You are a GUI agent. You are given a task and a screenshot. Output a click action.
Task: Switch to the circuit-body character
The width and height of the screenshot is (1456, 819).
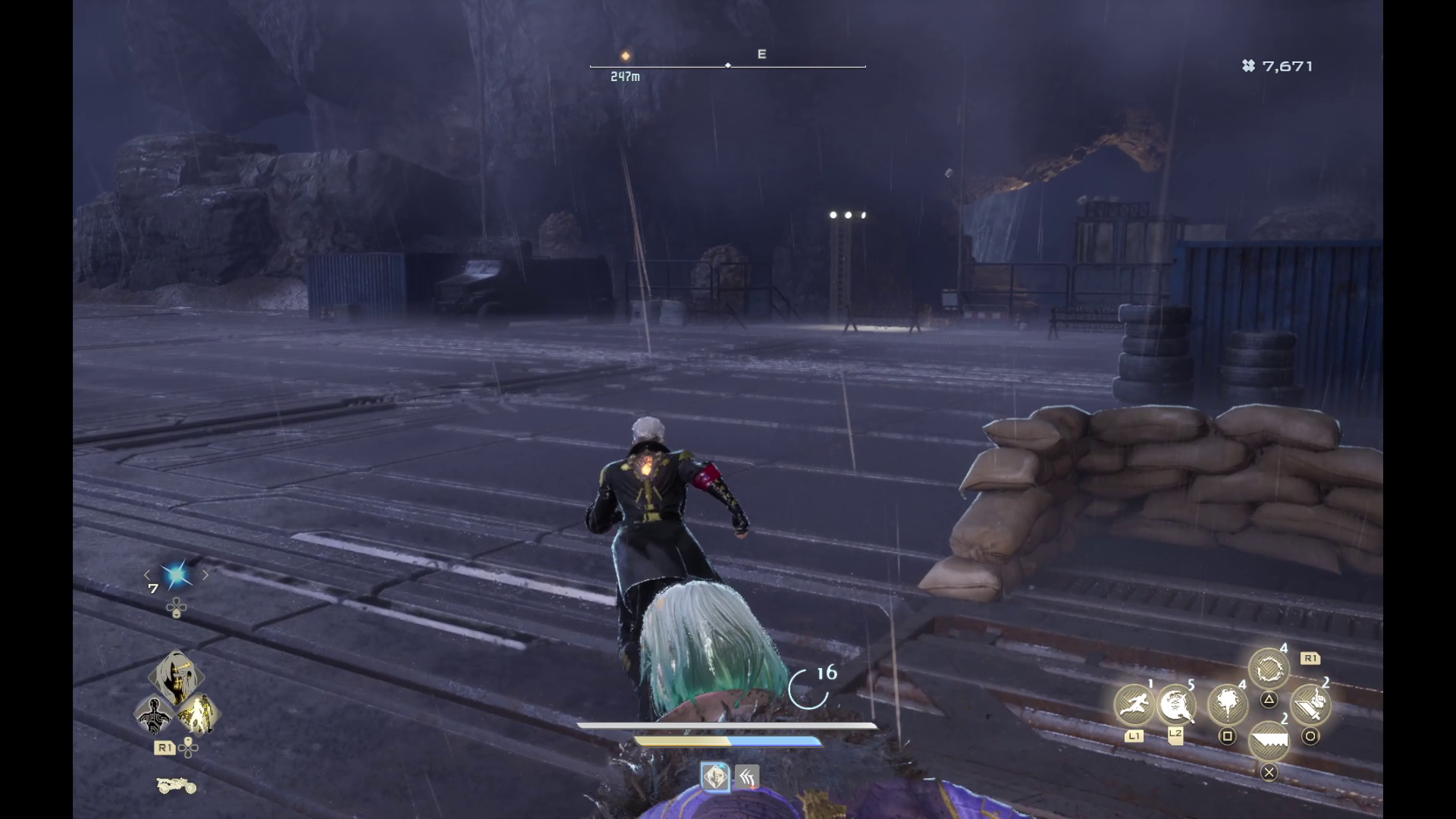coord(154,714)
